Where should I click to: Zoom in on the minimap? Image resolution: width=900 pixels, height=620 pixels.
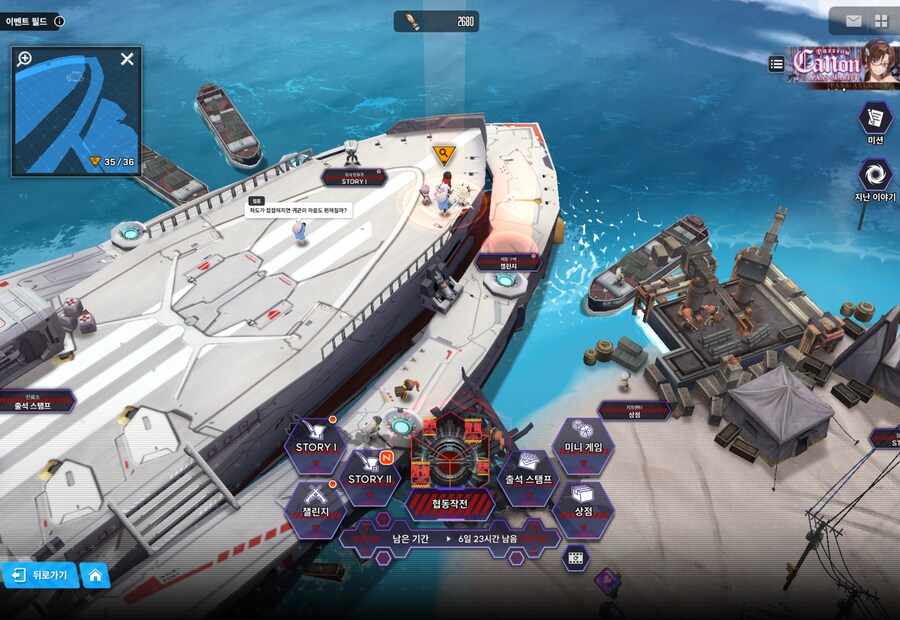25,59
